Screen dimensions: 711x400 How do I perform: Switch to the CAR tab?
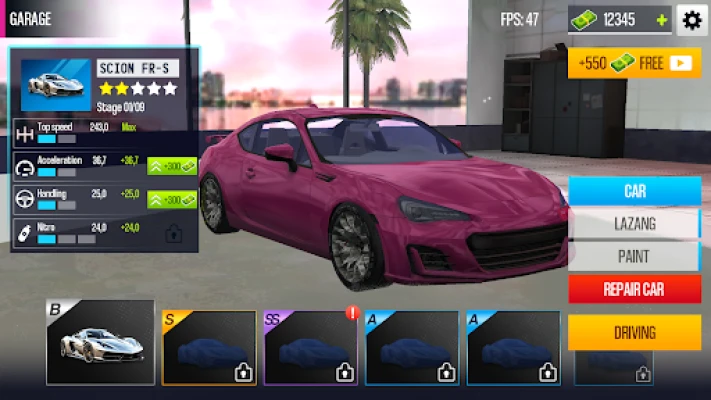coord(634,191)
